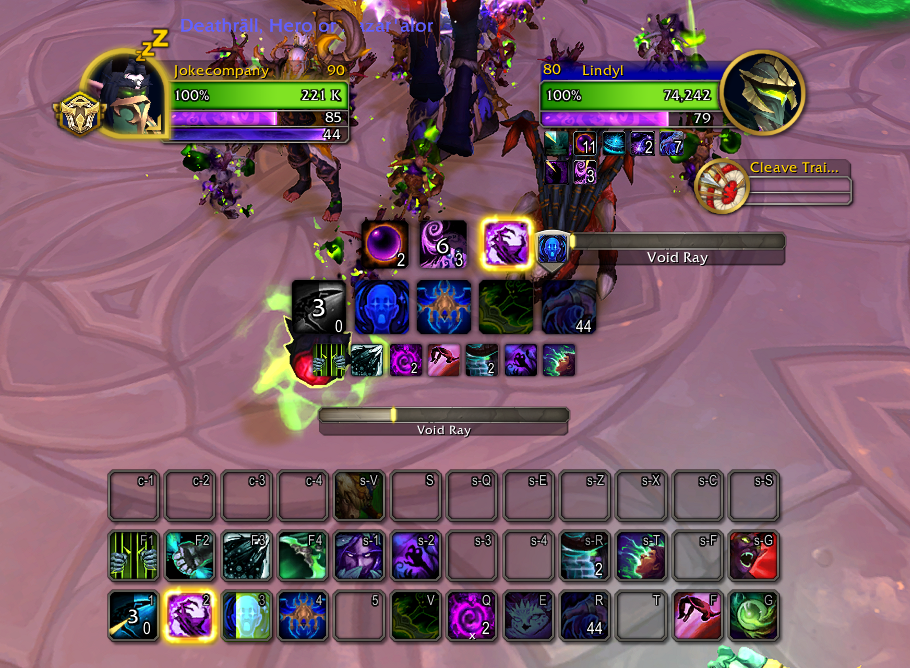Click the Jokecompany player portrait

pos(124,94)
